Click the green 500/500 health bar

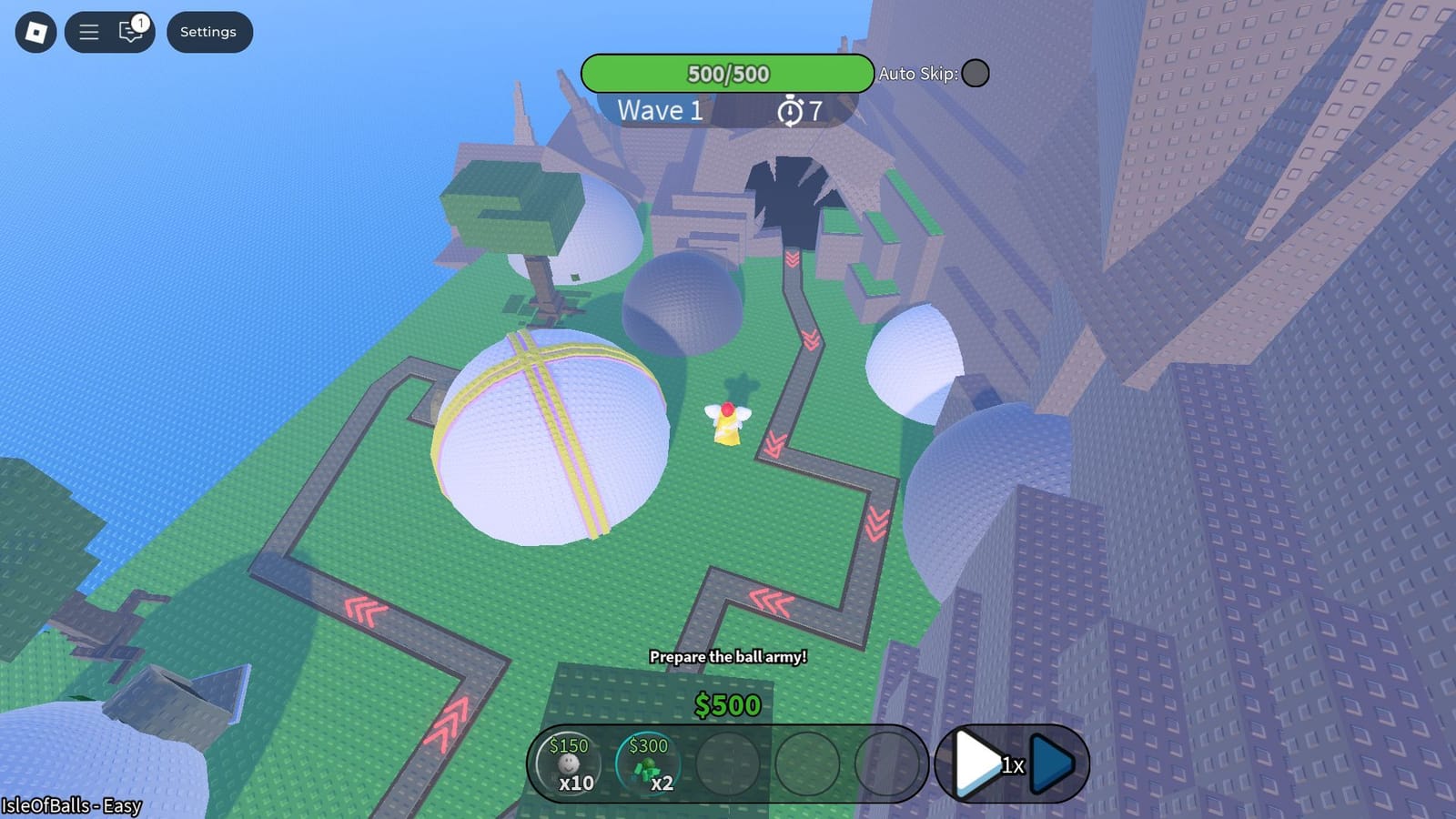tap(728, 74)
